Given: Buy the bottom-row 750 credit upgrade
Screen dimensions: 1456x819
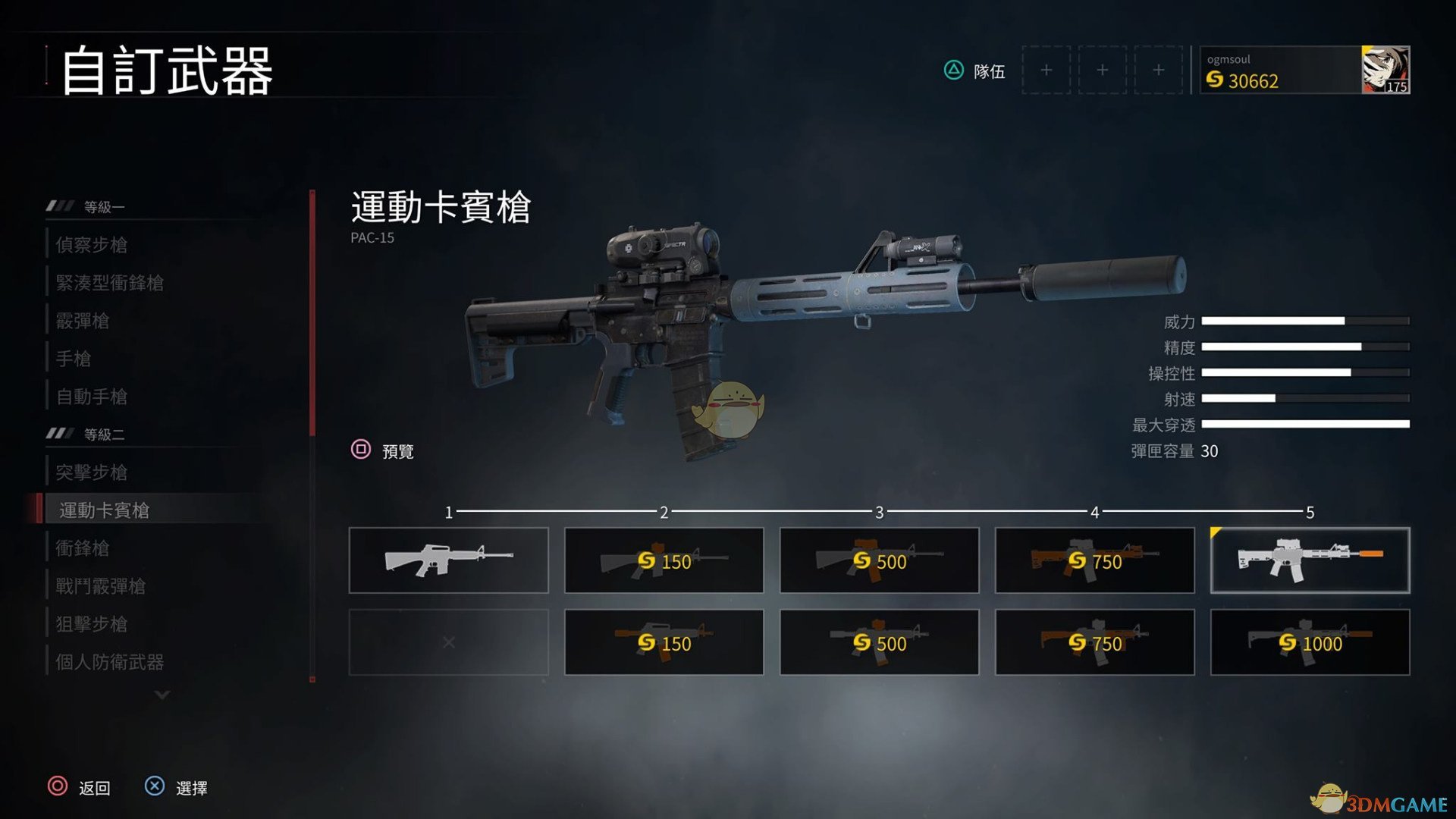Looking at the screenshot, I should click(x=1094, y=642).
